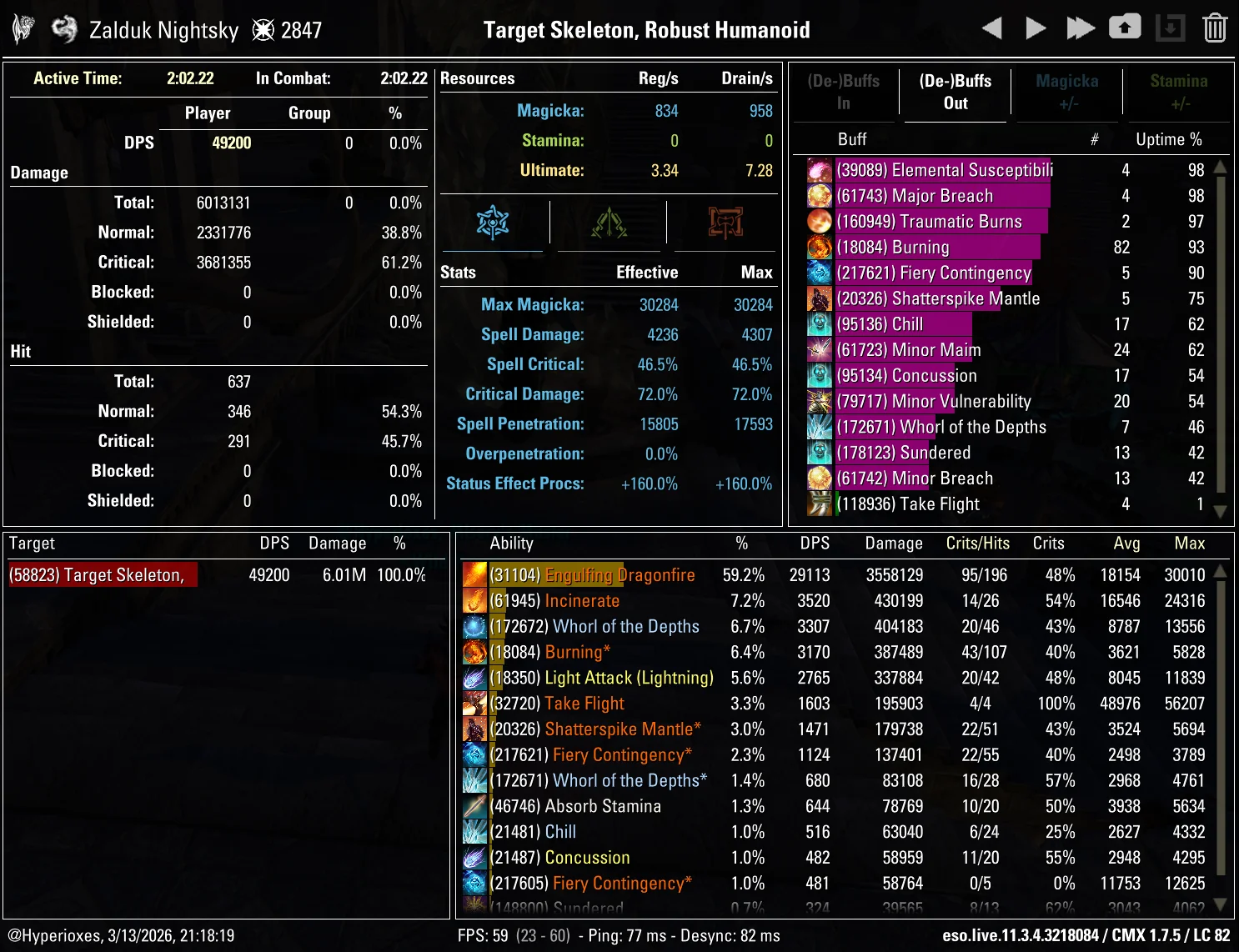Click the Incinerate ability icon
This screenshot has height=952, width=1239.
coord(474,600)
